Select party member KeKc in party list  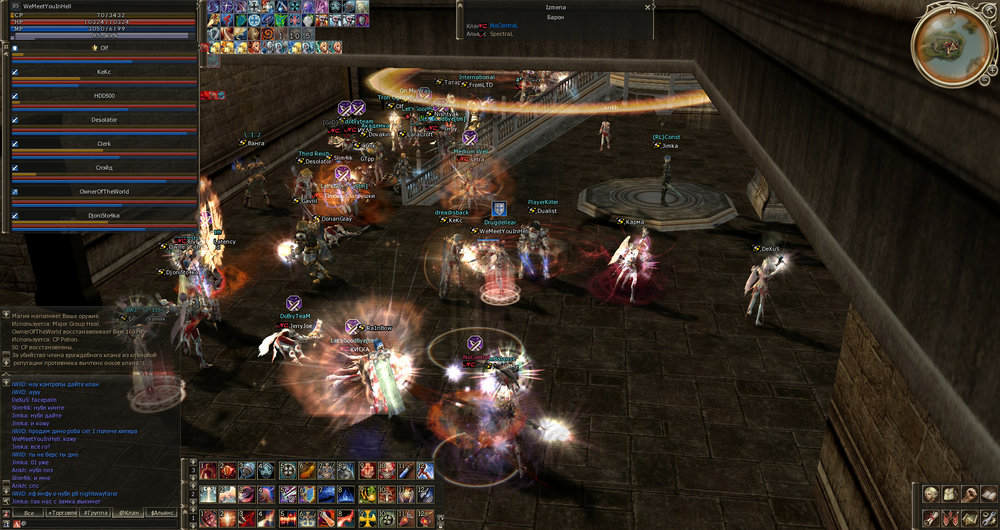click(104, 73)
